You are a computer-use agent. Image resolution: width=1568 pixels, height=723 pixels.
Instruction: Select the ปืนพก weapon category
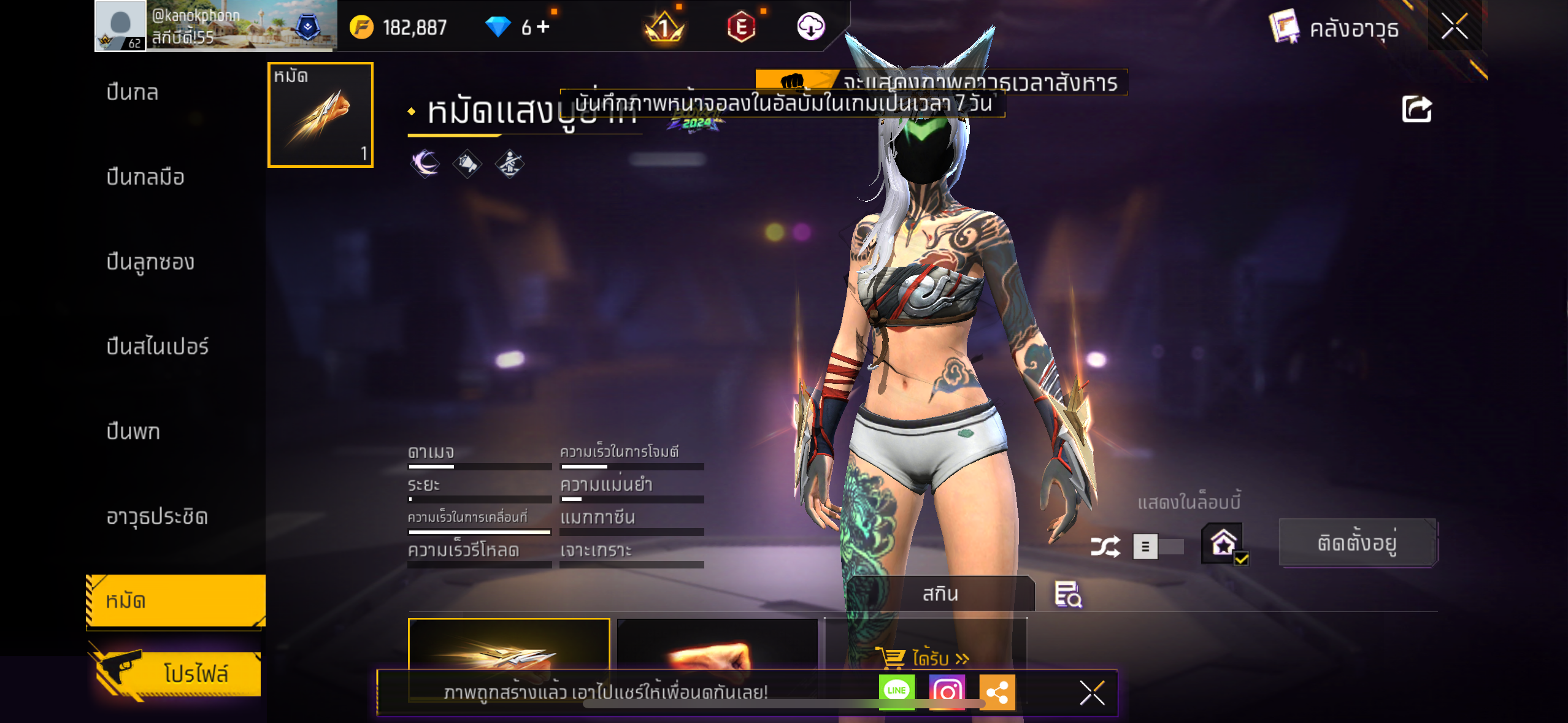133,432
